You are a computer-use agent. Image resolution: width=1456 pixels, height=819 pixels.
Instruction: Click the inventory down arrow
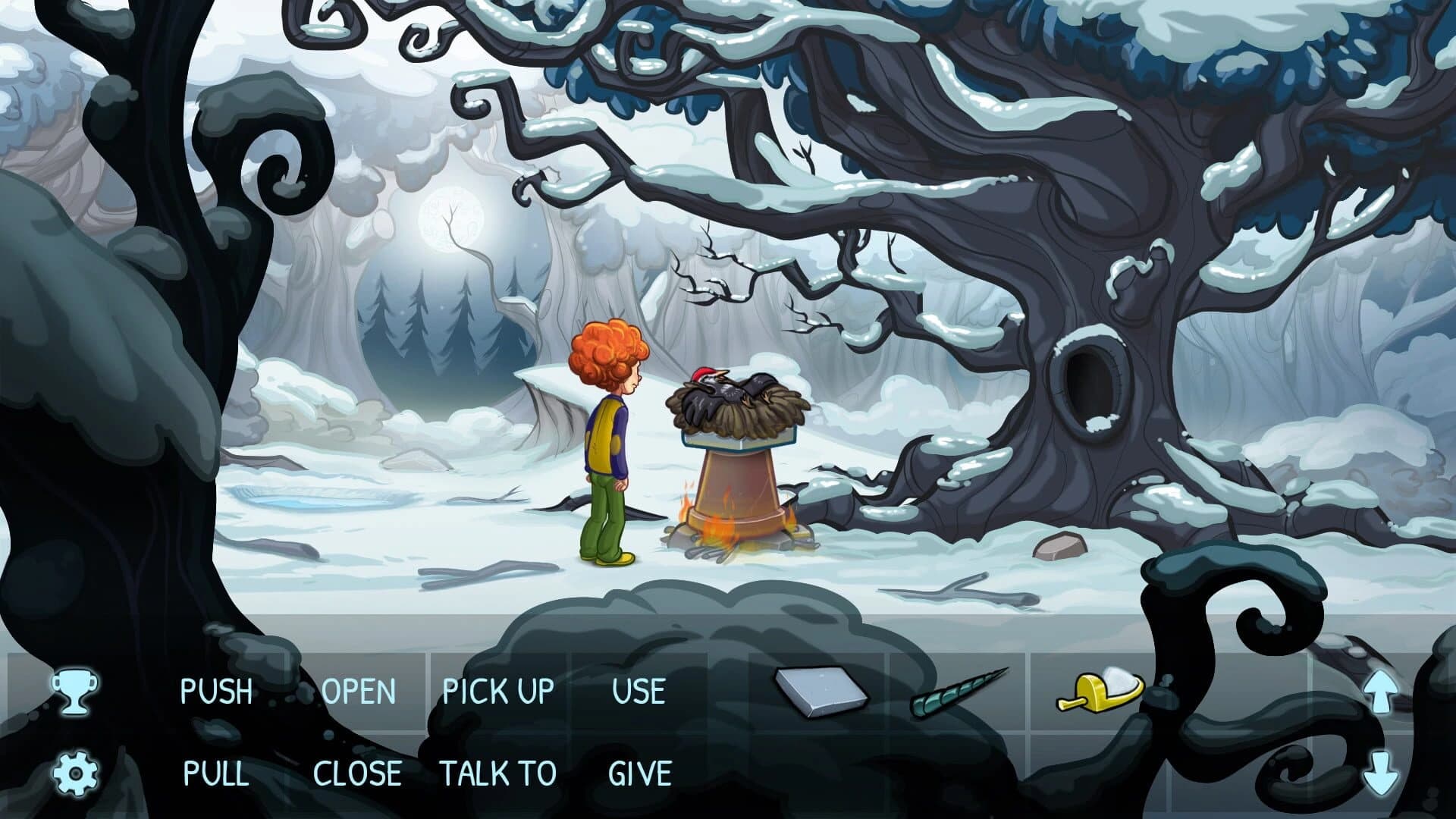[1379, 772]
